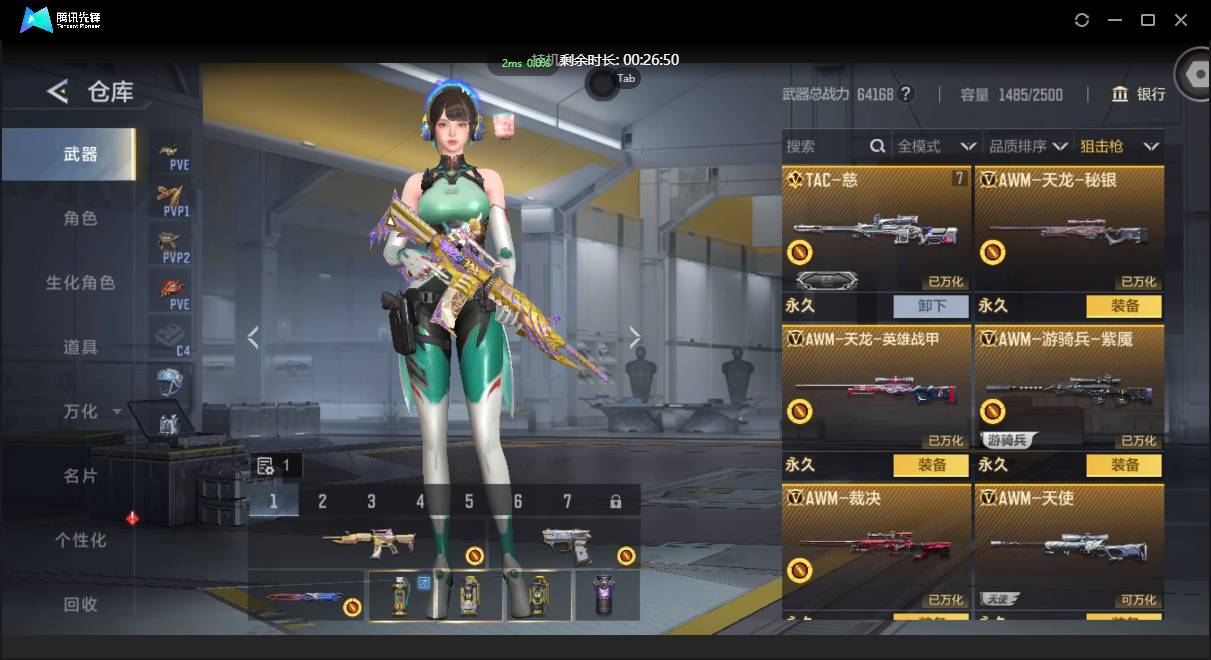Screen dimensions: 1211x660
Task: Click the weapon power question mark help
Action: click(906, 94)
